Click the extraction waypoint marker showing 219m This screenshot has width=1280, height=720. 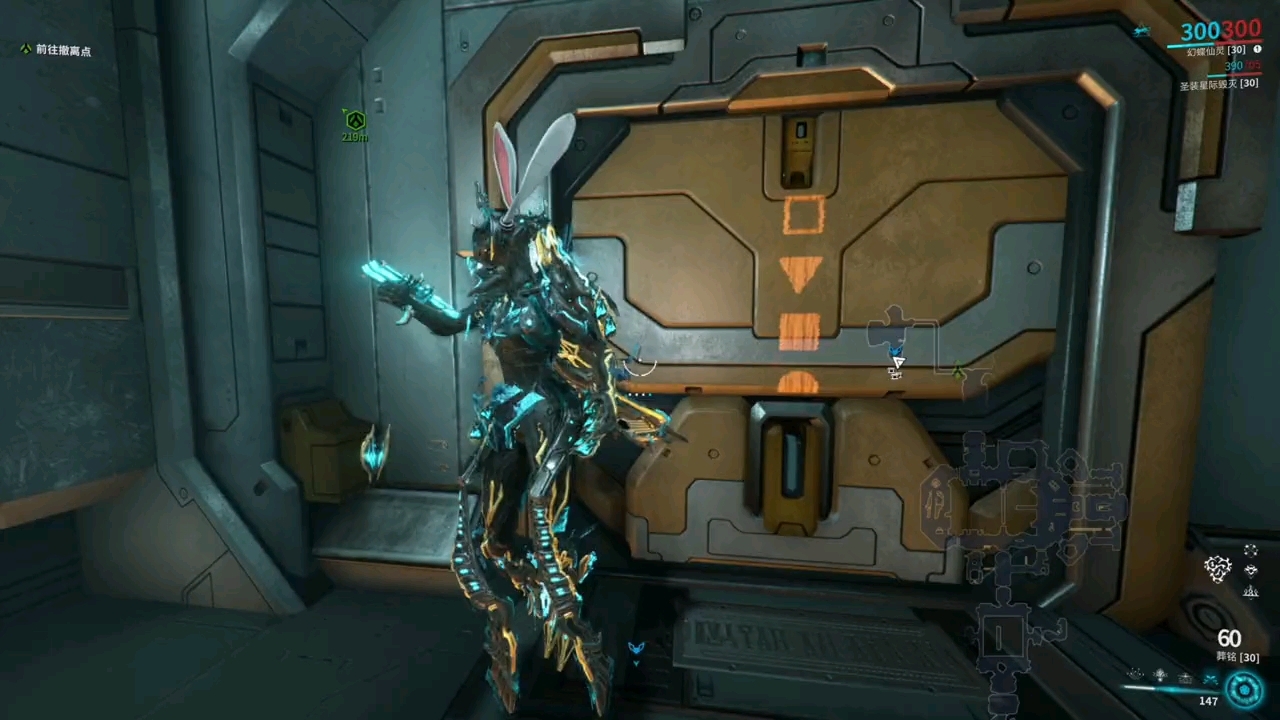pyautogui.click(x=354, y=122)
